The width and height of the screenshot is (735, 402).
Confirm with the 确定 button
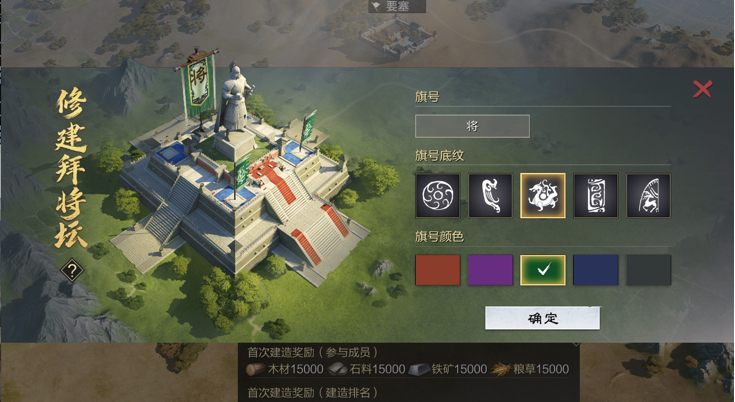[542, 318]
